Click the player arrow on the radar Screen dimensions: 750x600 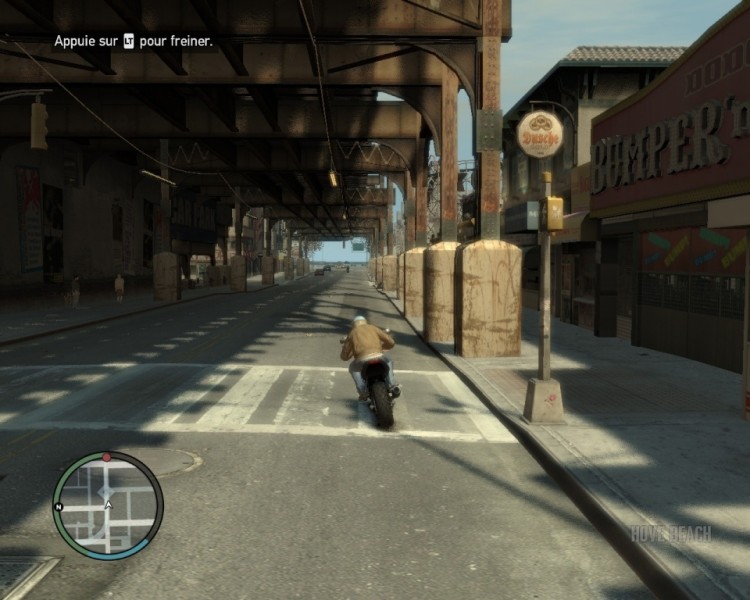pyautogui.click(x=108, y=506)
